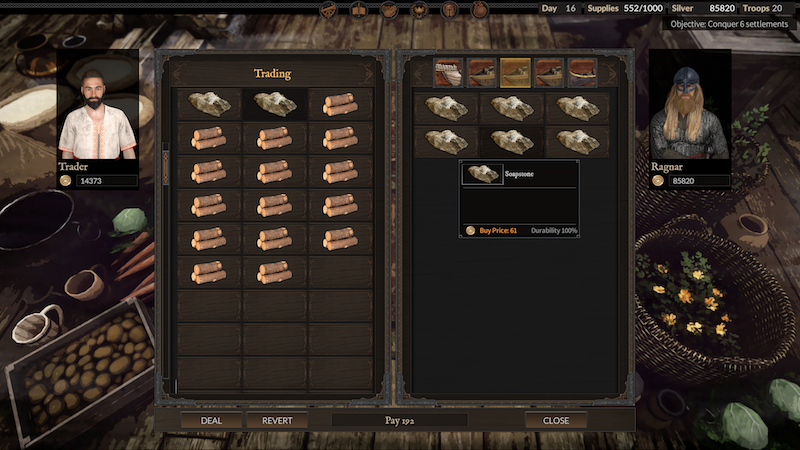Viewport: 800px width, 450px height.
Task: Confirm the trade with the DEAL button
Action: 211,421
